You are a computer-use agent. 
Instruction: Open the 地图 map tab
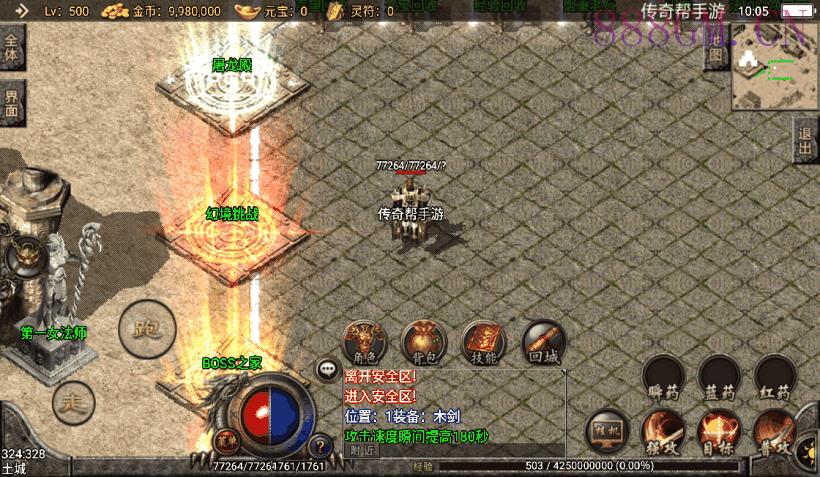click(x=716, y=55)
